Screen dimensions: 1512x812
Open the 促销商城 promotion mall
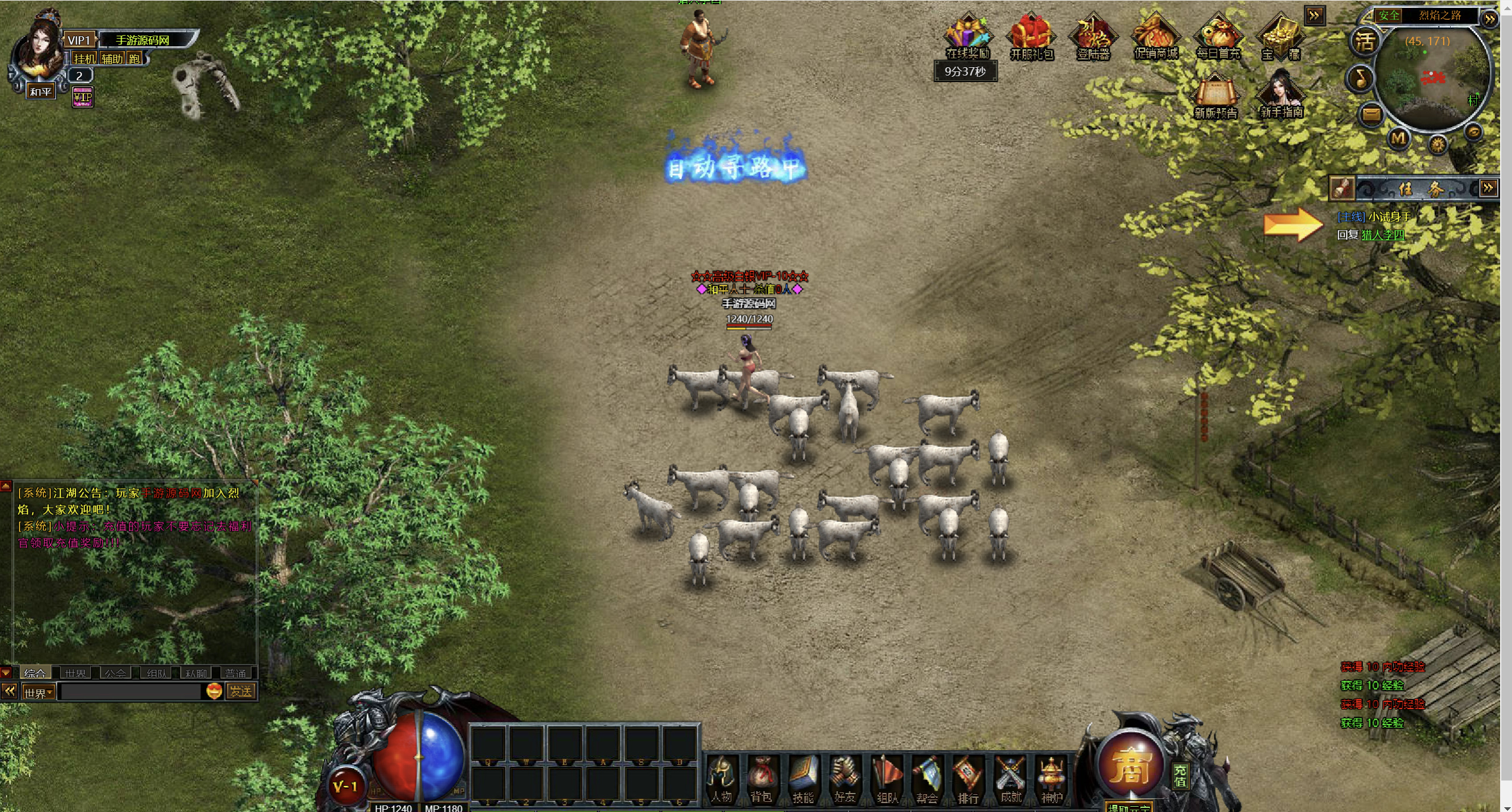tap(1155, 36)
